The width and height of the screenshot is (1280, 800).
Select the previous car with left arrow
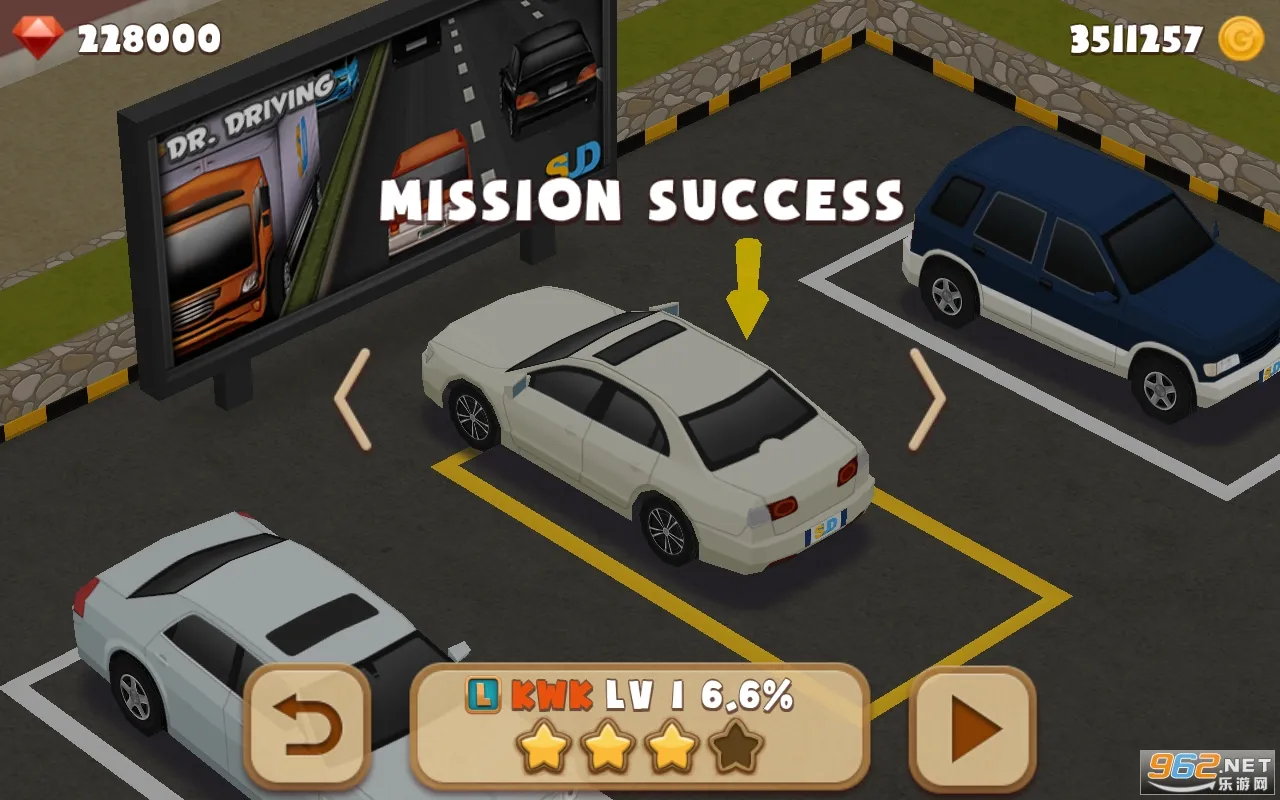(353, 400)
